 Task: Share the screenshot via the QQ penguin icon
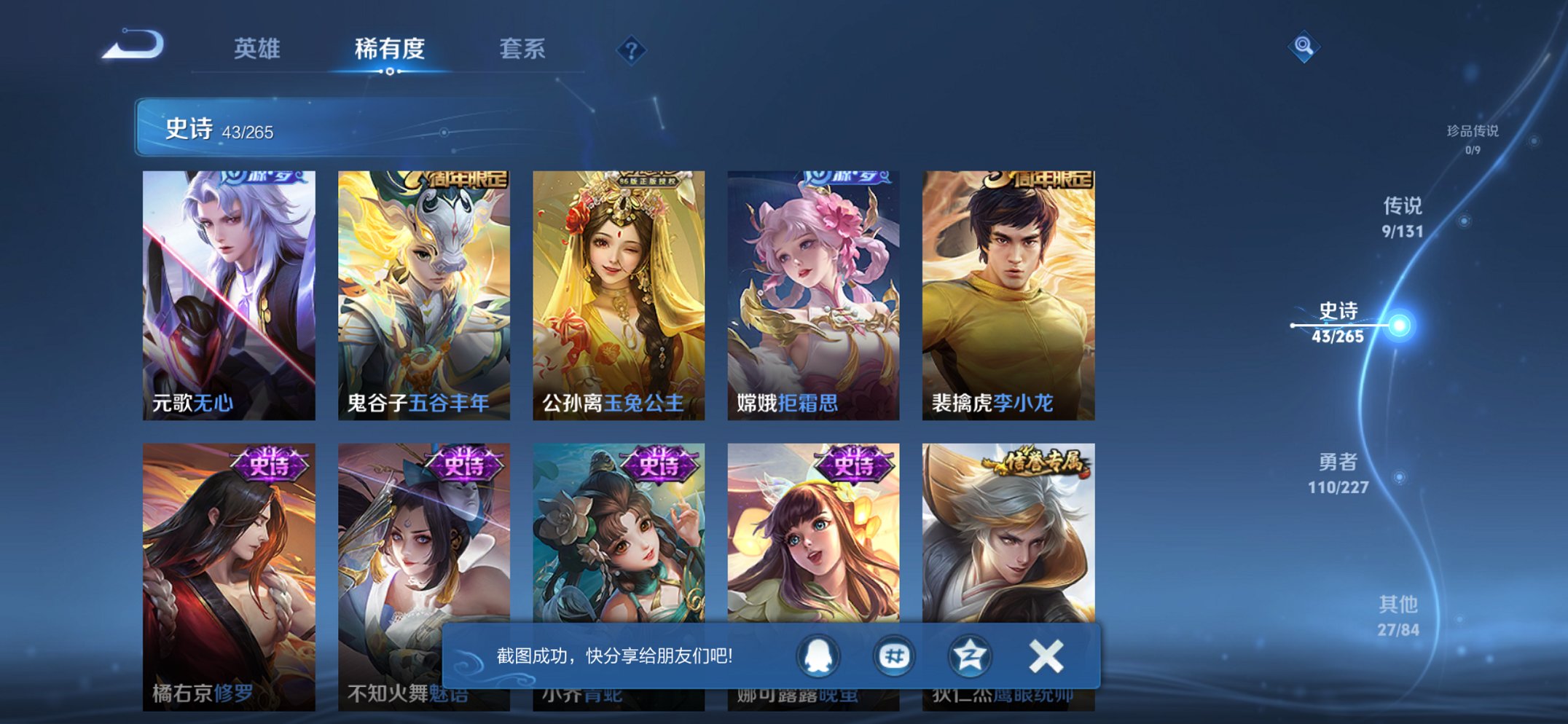pos(818,656)
